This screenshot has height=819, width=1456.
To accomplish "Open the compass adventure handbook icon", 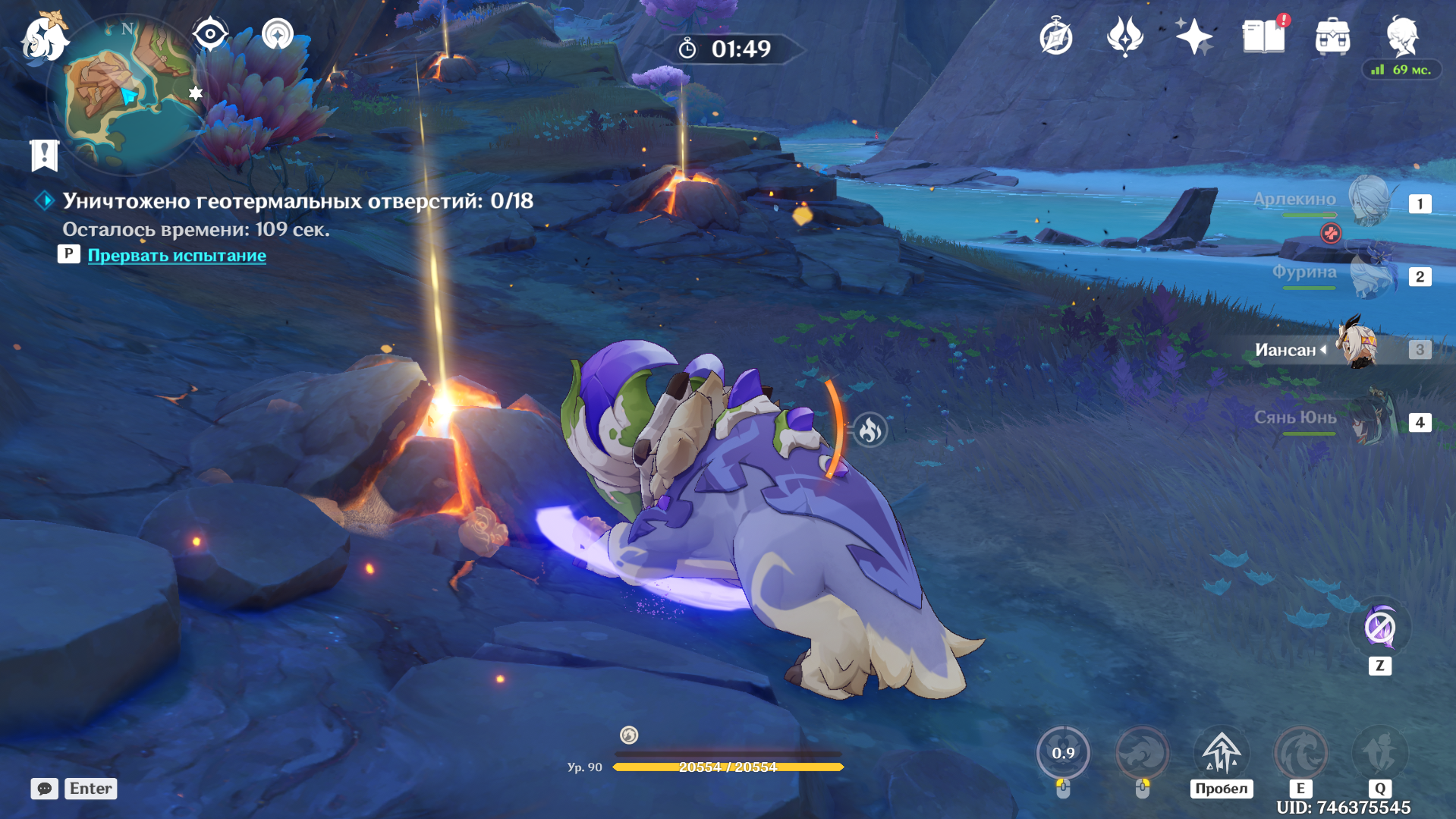I will (1055, 37).
